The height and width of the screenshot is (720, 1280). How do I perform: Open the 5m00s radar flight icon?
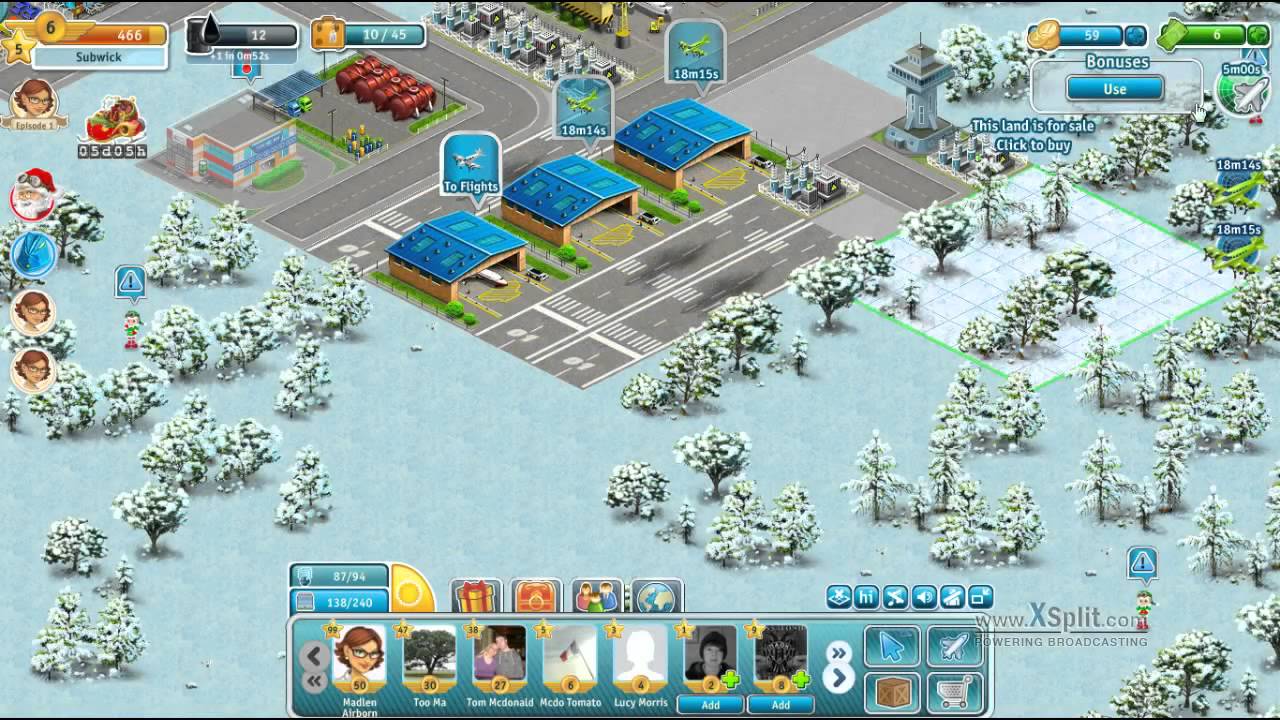(x=1243, y=92)
